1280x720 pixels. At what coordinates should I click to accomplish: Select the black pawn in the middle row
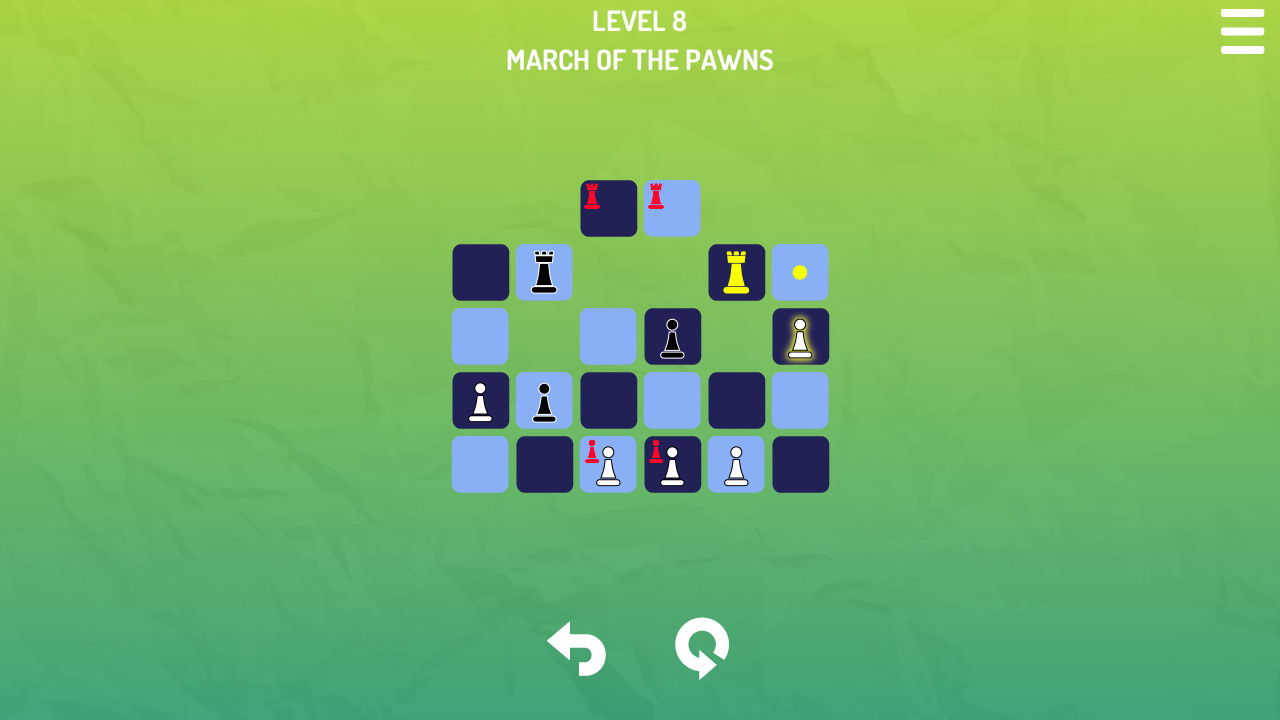[x=672, y=336]
